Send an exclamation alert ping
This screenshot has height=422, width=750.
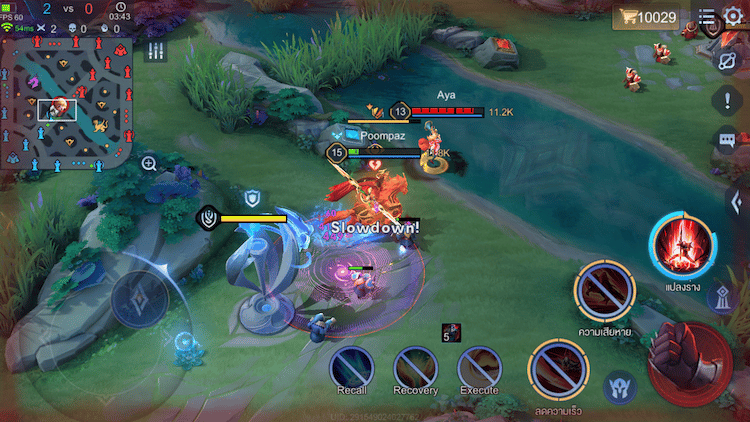coord(727,100)
